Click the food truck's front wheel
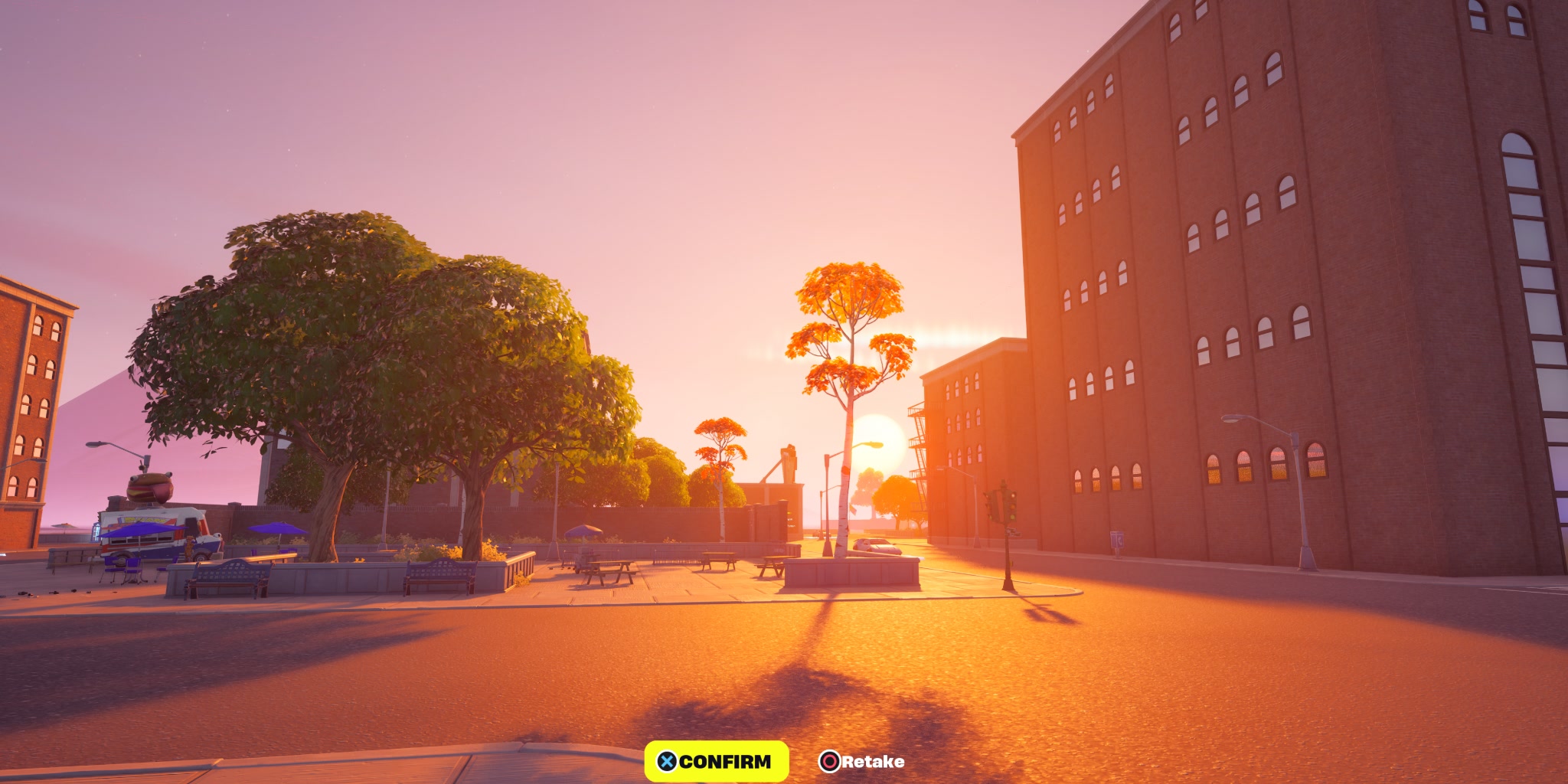1568x784 pixels. [x=201, y=559]
